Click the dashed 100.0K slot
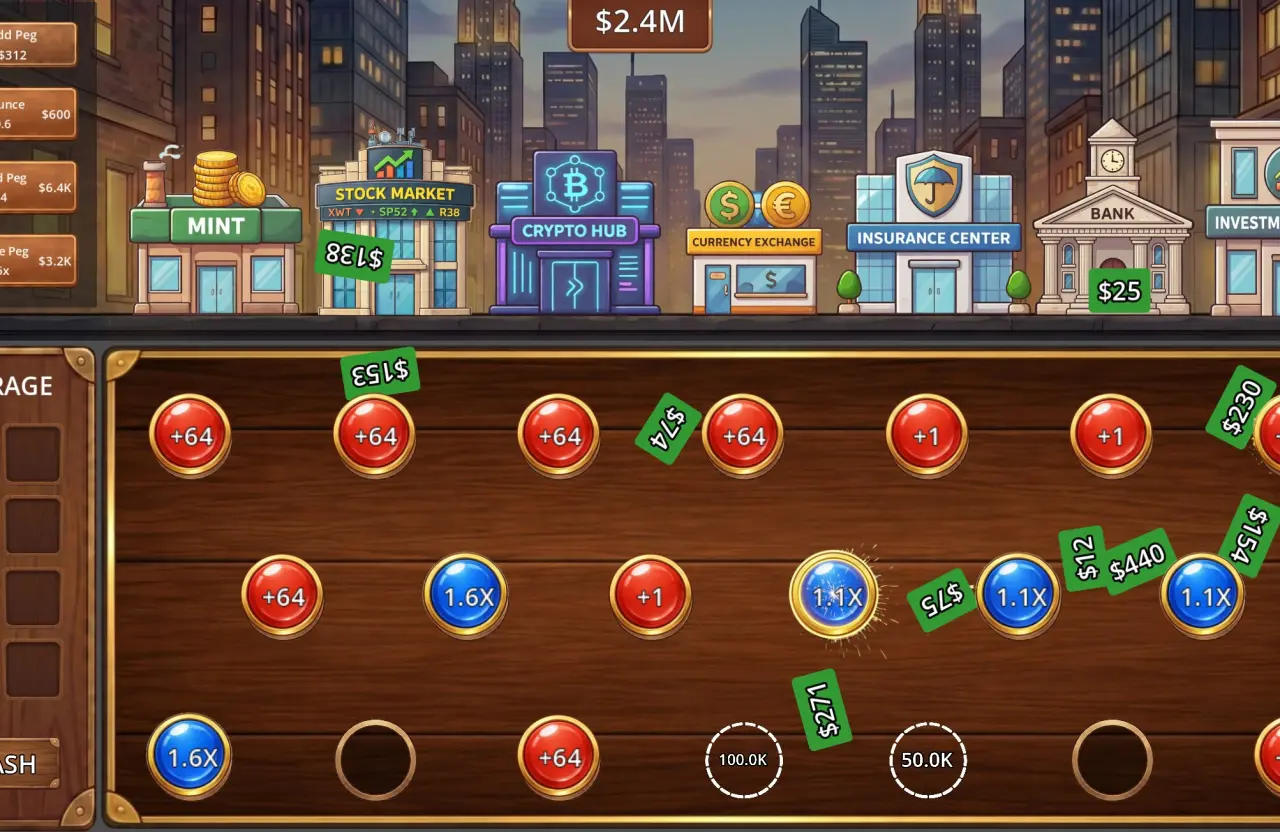1280x832 pixels. coord(743,759)
